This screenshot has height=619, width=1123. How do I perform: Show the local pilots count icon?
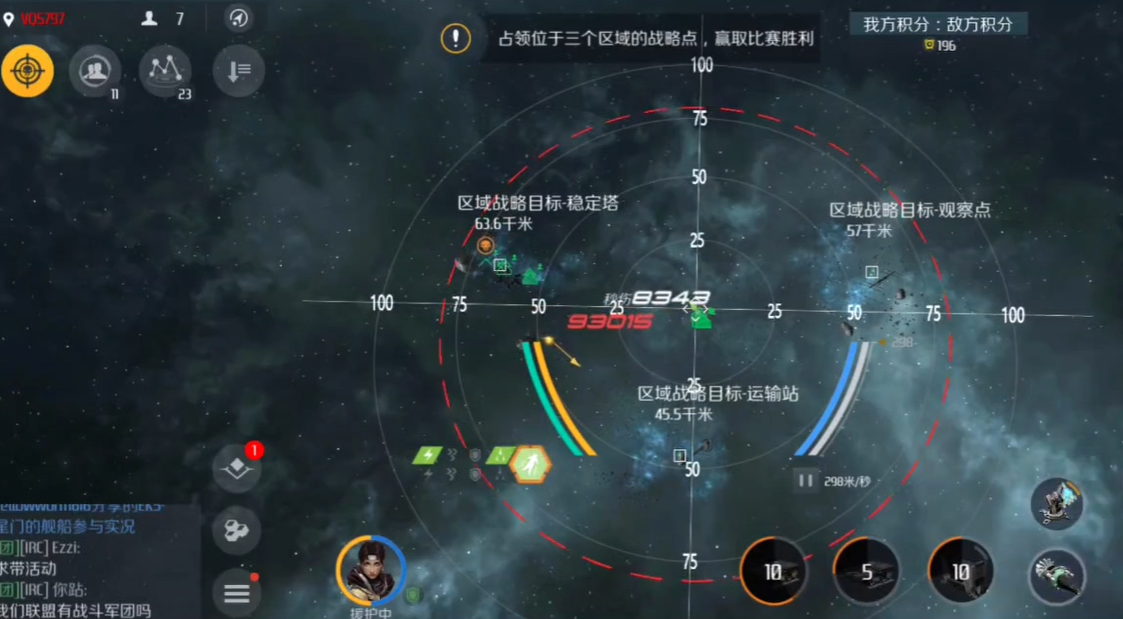coord(151,18)
